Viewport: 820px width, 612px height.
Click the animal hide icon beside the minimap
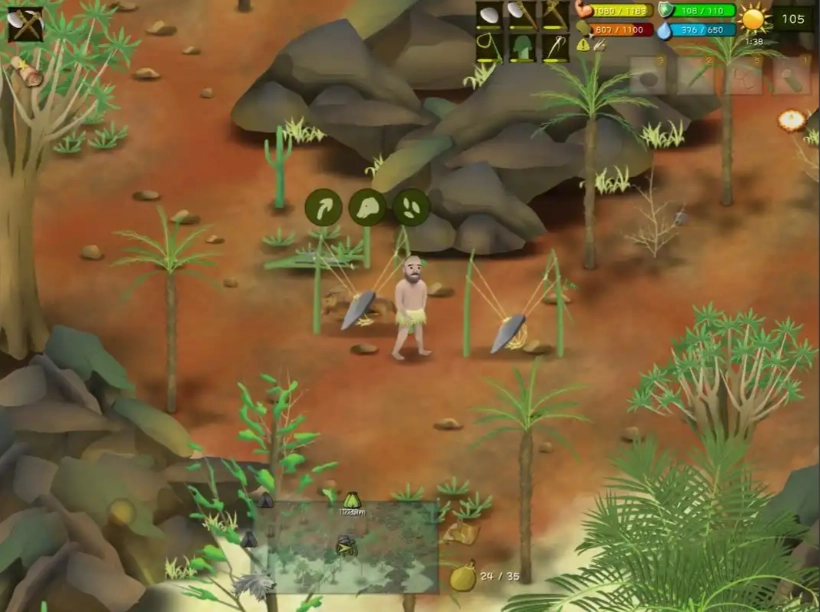point(462,534)
